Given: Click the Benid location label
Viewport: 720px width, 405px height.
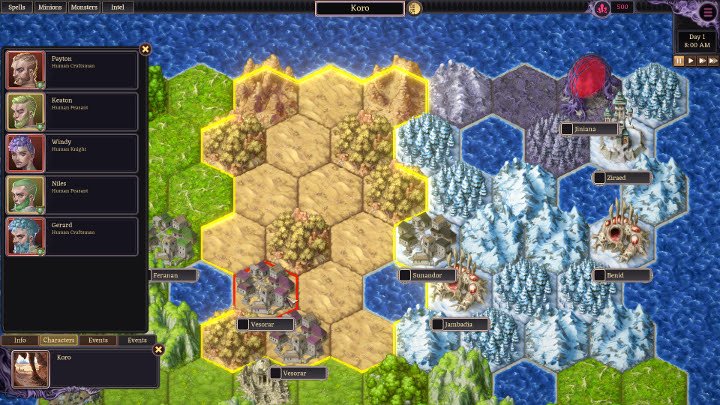Looking at the screenshot, I should click(621, 275).
